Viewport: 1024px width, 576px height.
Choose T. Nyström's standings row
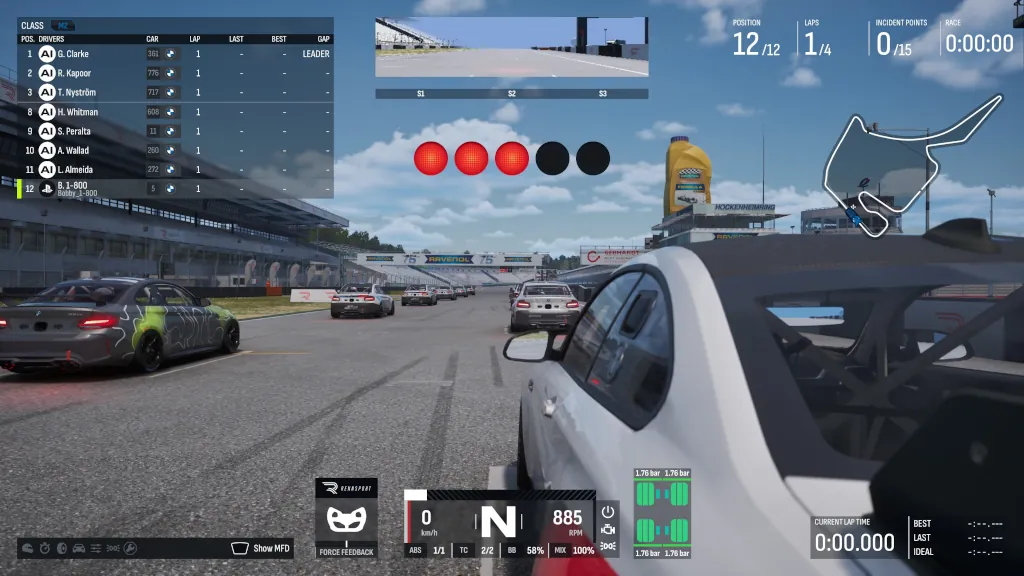tap(175, 92)
